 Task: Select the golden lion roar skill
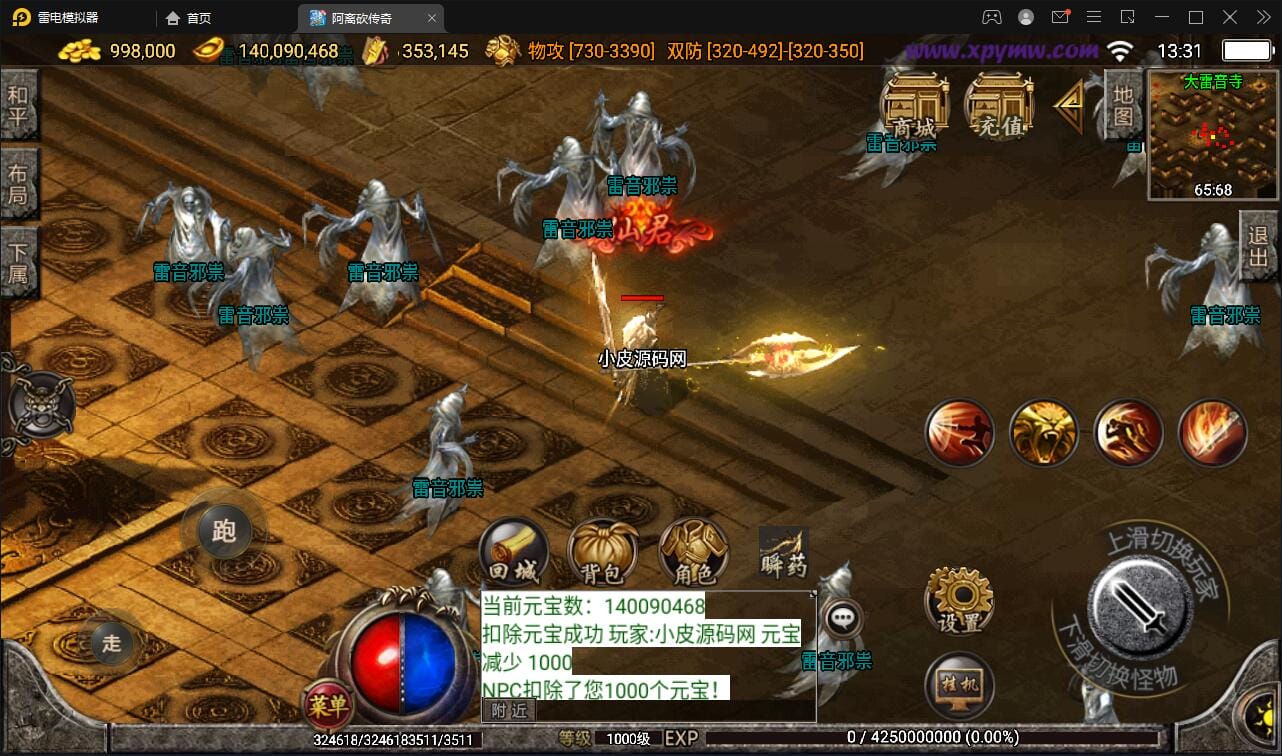pos(1044,430)
